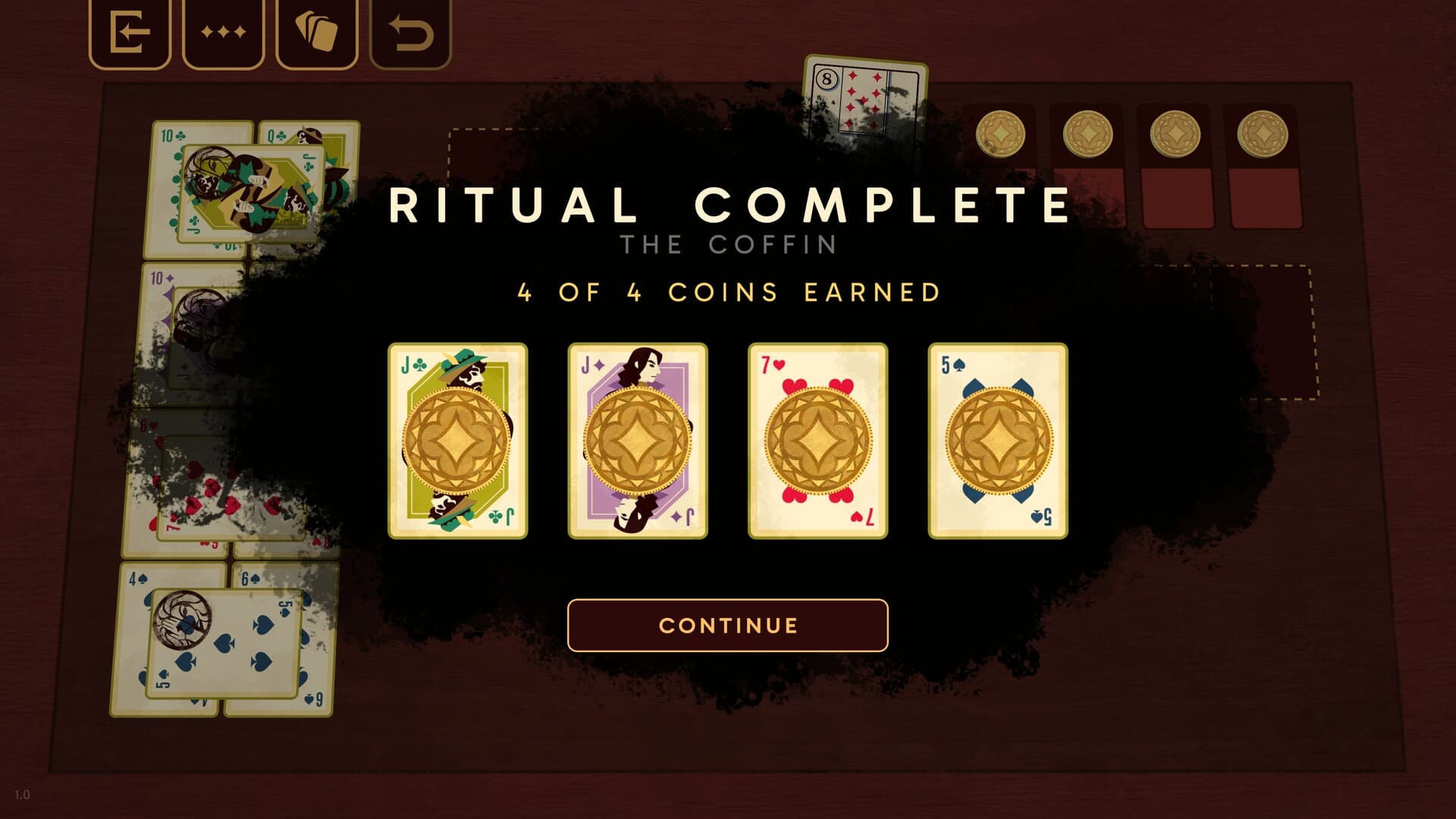The height and width of the screenshot is (819, 1456).
Task: Click the RITUAL COMPLETE title text
Action: (728, 203)
